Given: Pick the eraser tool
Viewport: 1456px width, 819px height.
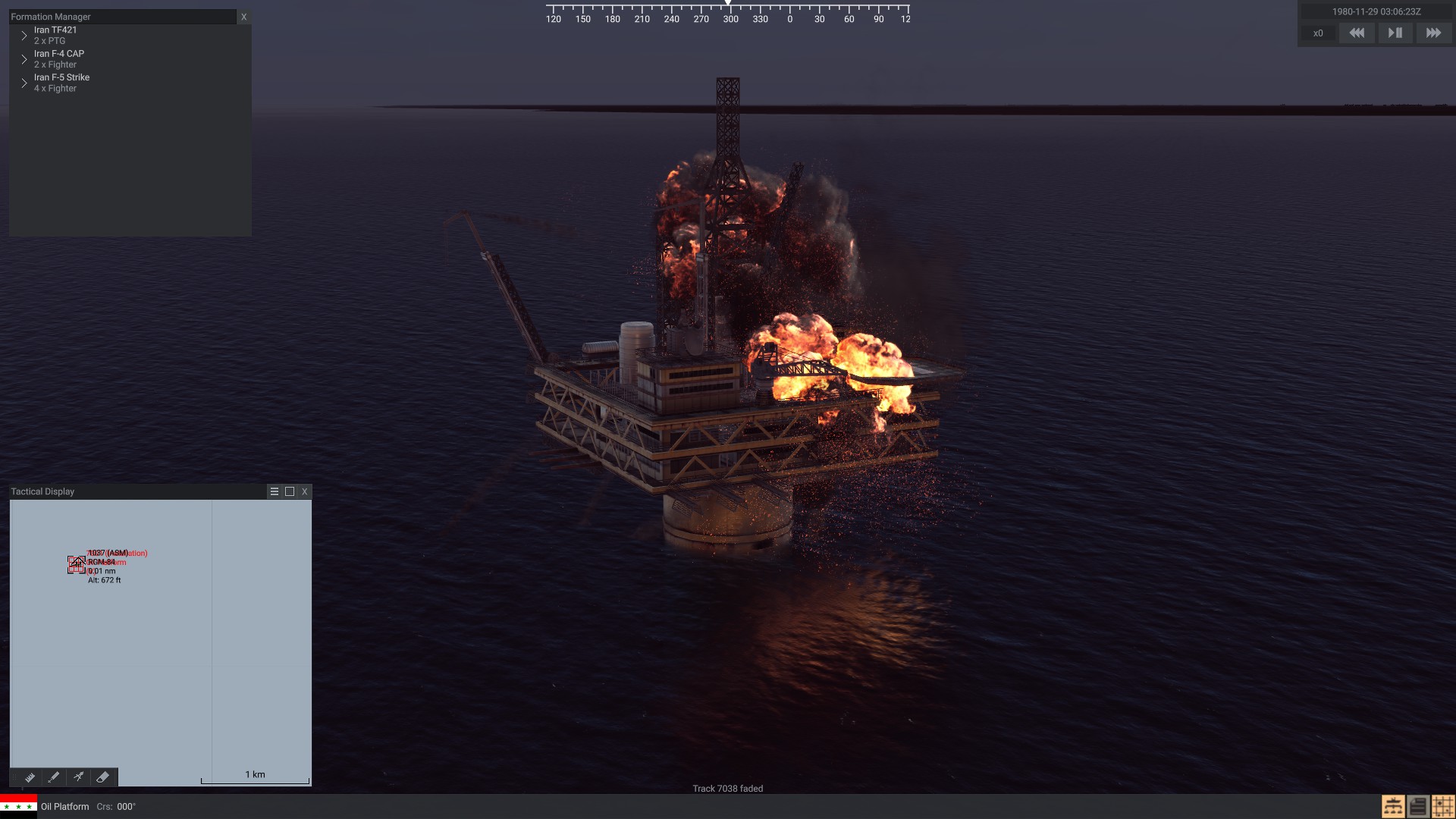Looking at the screenshot, I should pos(103,777).
